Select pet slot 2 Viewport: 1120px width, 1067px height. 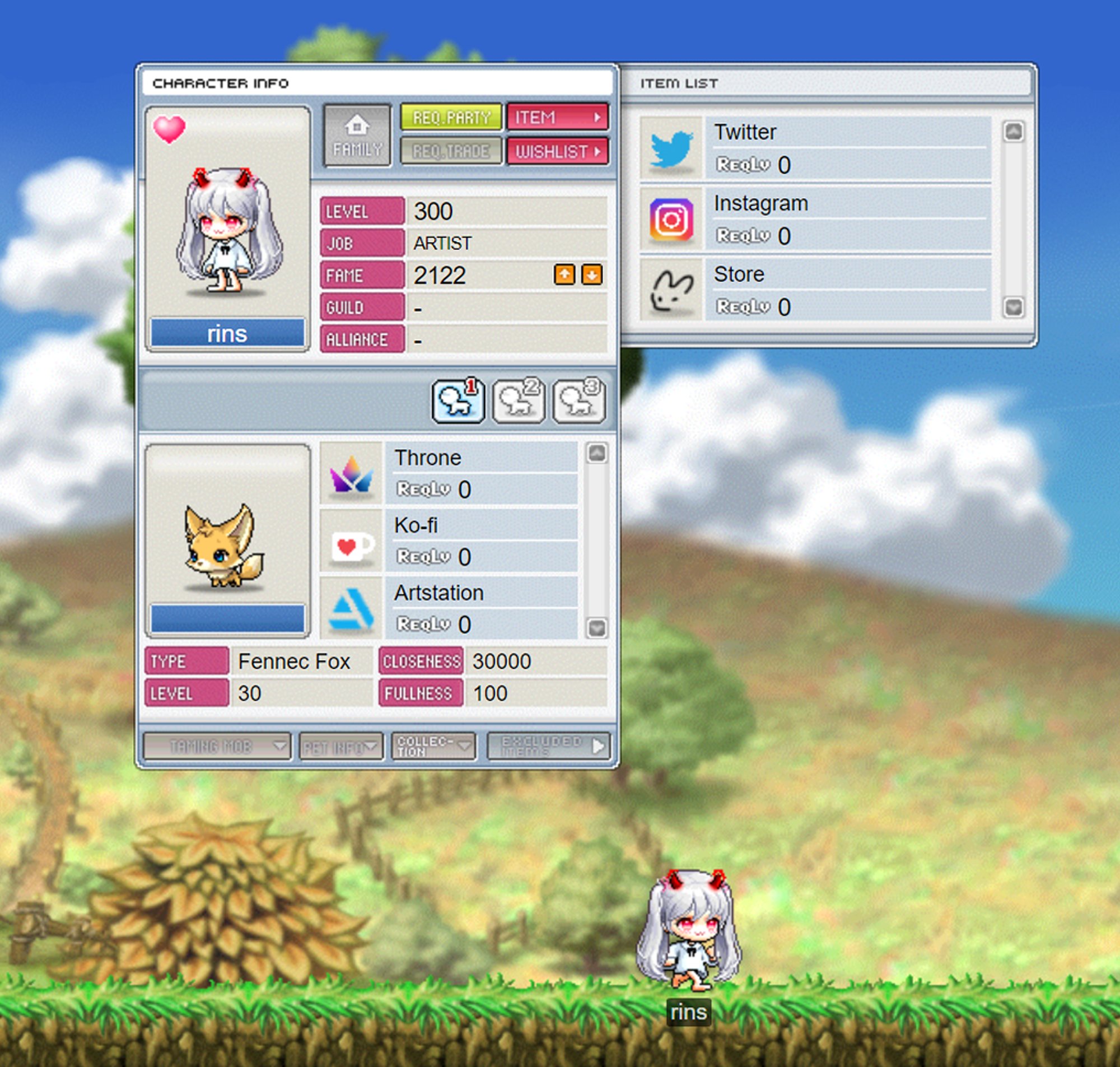[518, 402]
